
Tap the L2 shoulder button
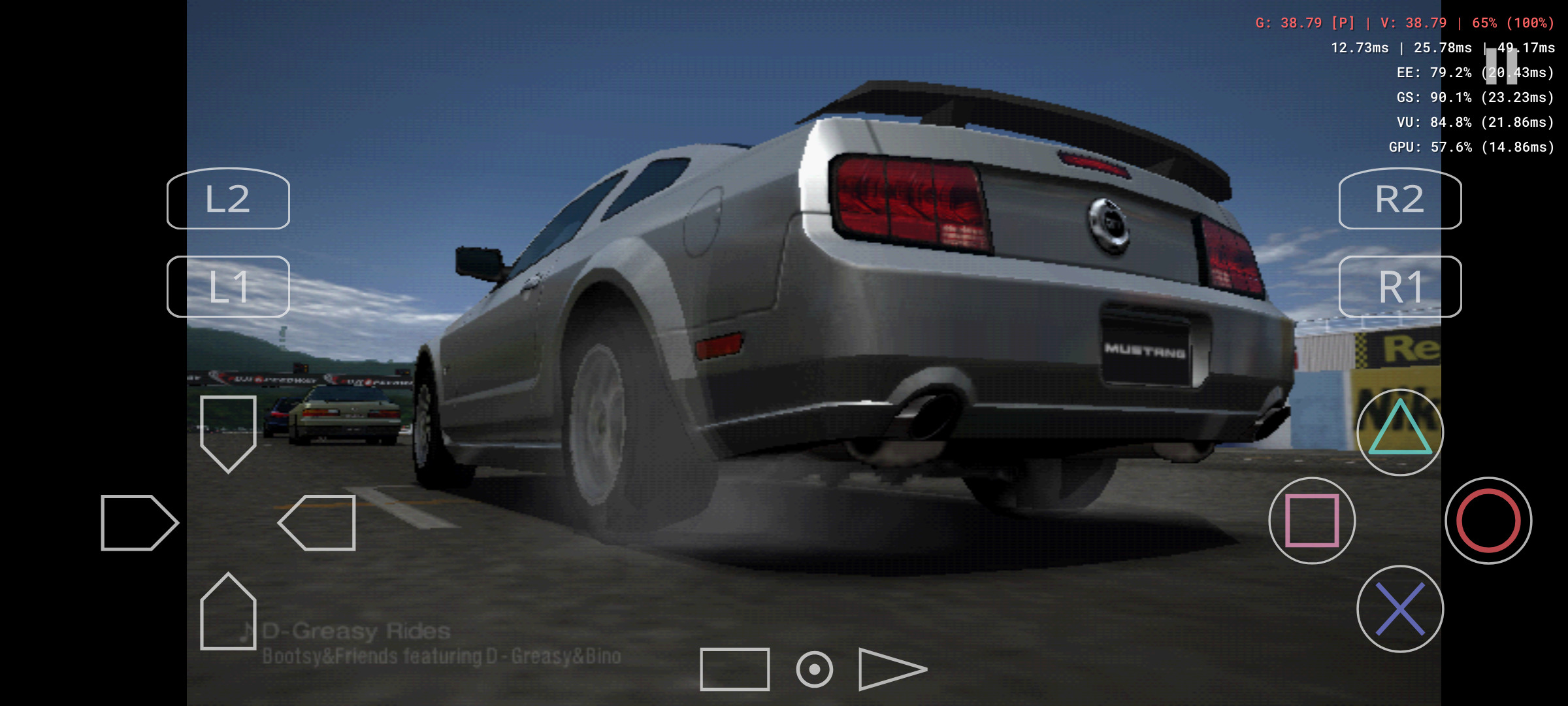click(x=228, y=199)
